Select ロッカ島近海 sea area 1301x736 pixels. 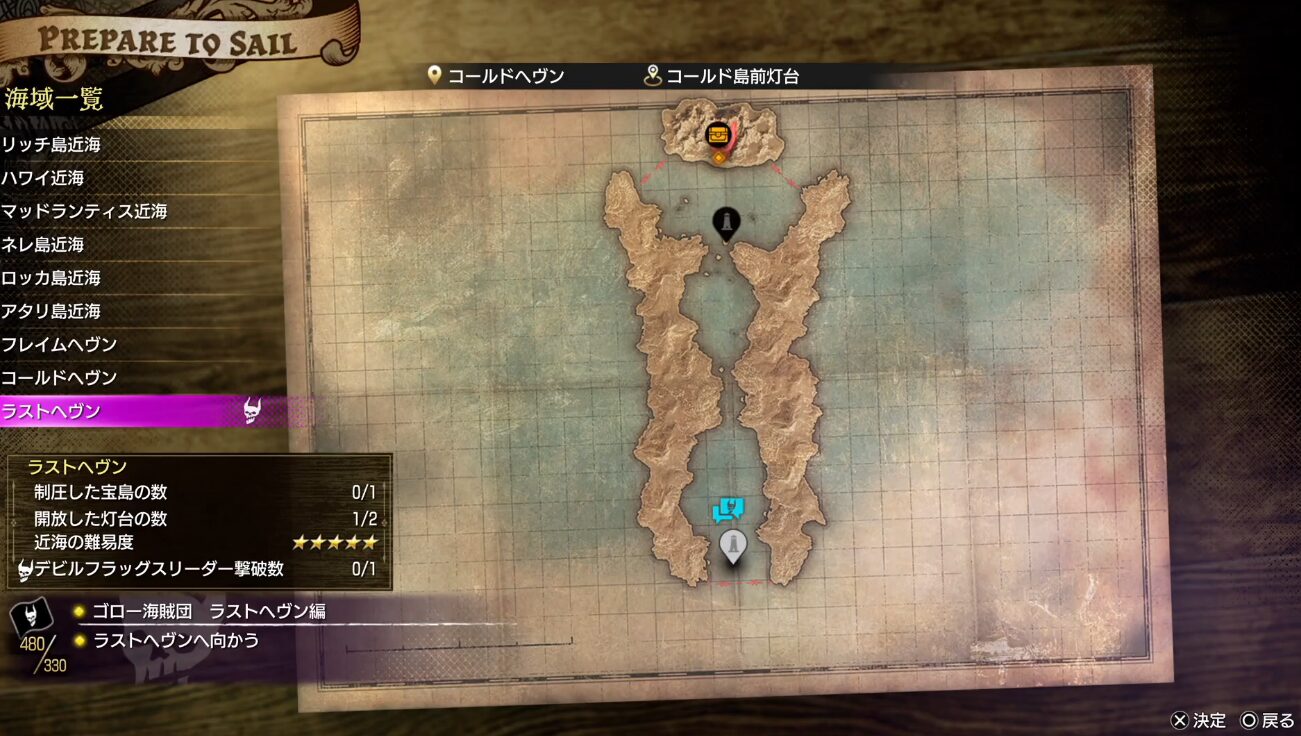click(51, 278)
